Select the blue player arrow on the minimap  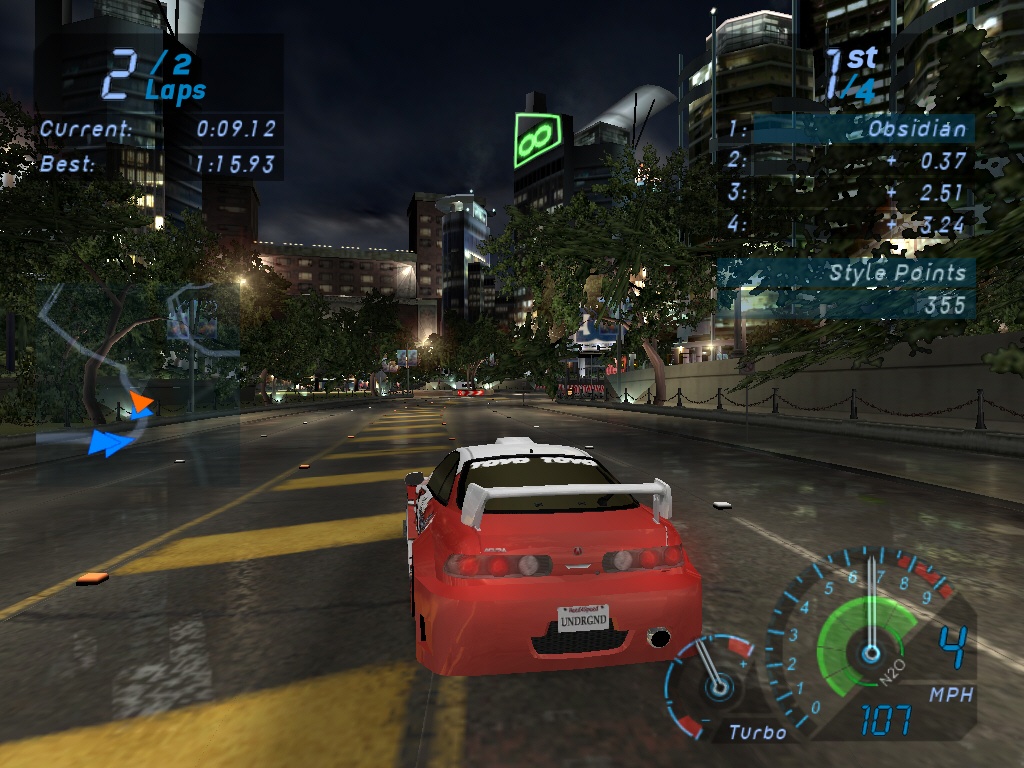point(112,442)
